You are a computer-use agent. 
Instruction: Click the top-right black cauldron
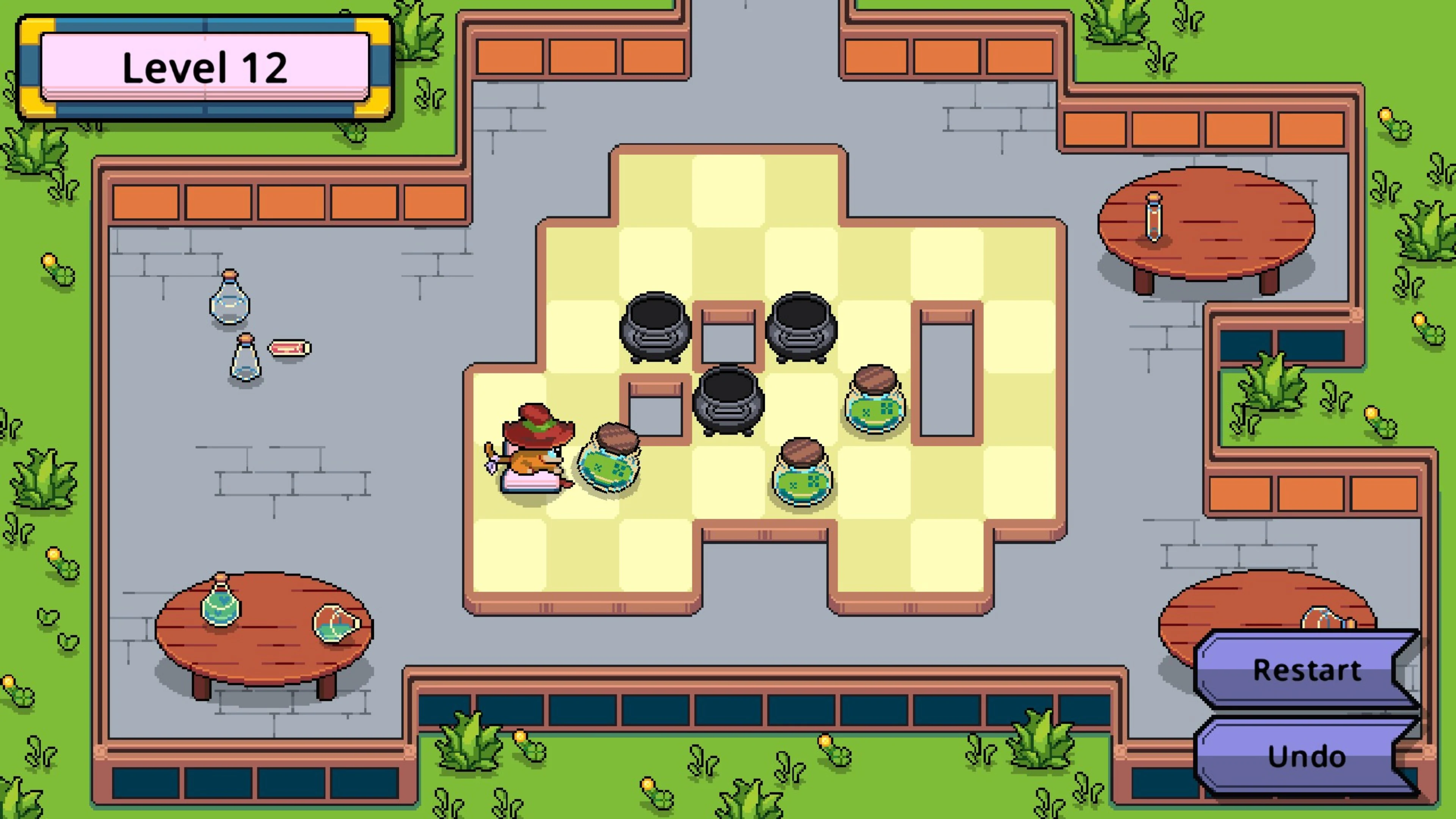[801, 328]
